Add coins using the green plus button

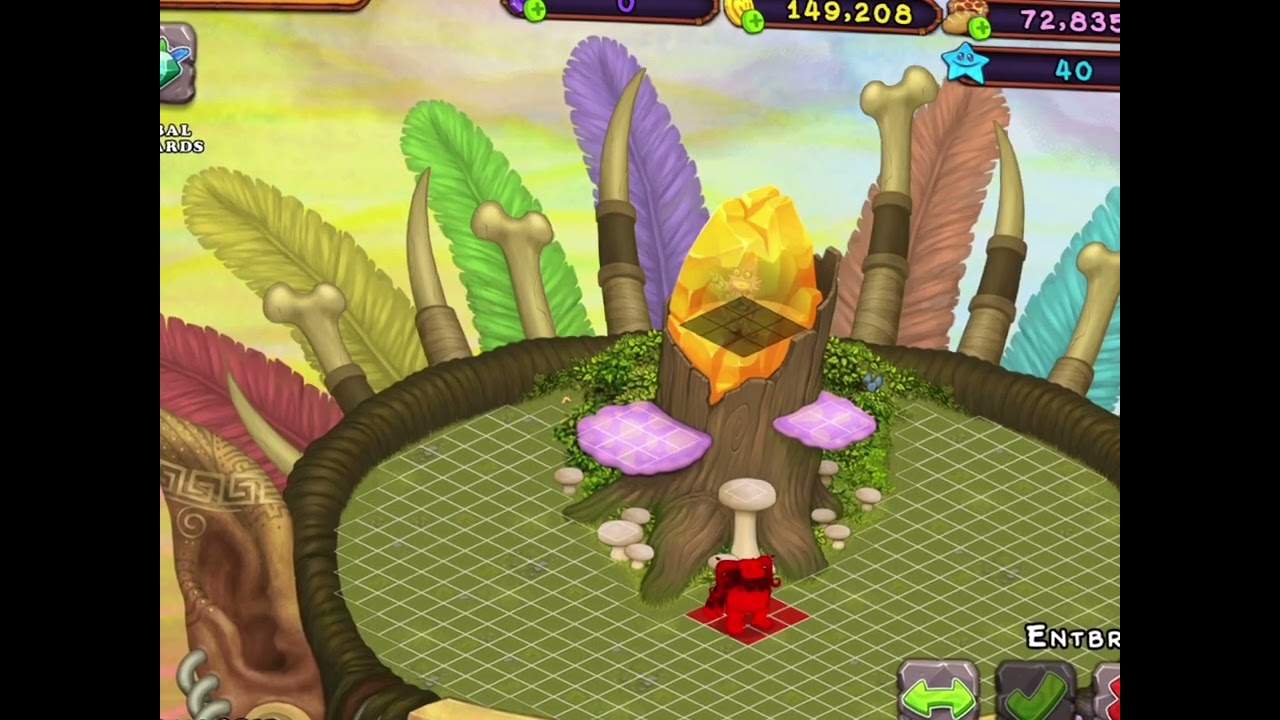753,20
